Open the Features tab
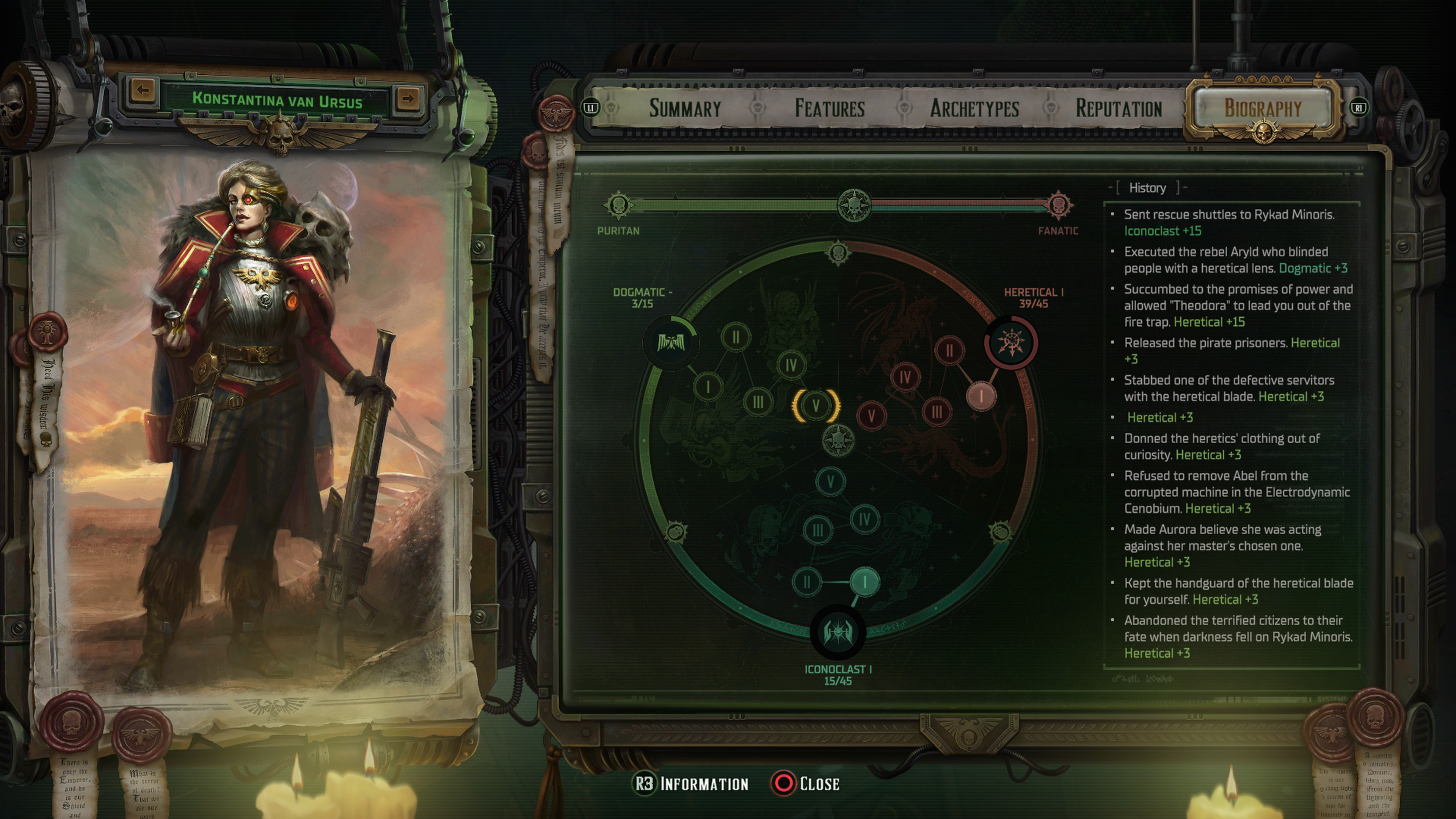The width and height of the screenshot is (1456, 819). coord(830,108)
